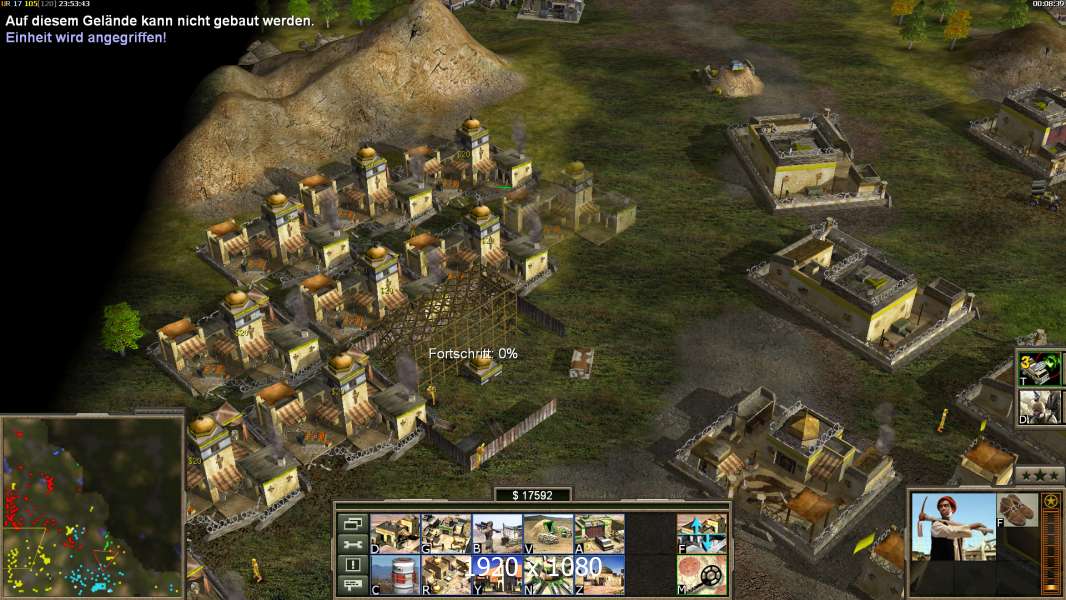Choose the truck depot icon marked A

point(599,533)
